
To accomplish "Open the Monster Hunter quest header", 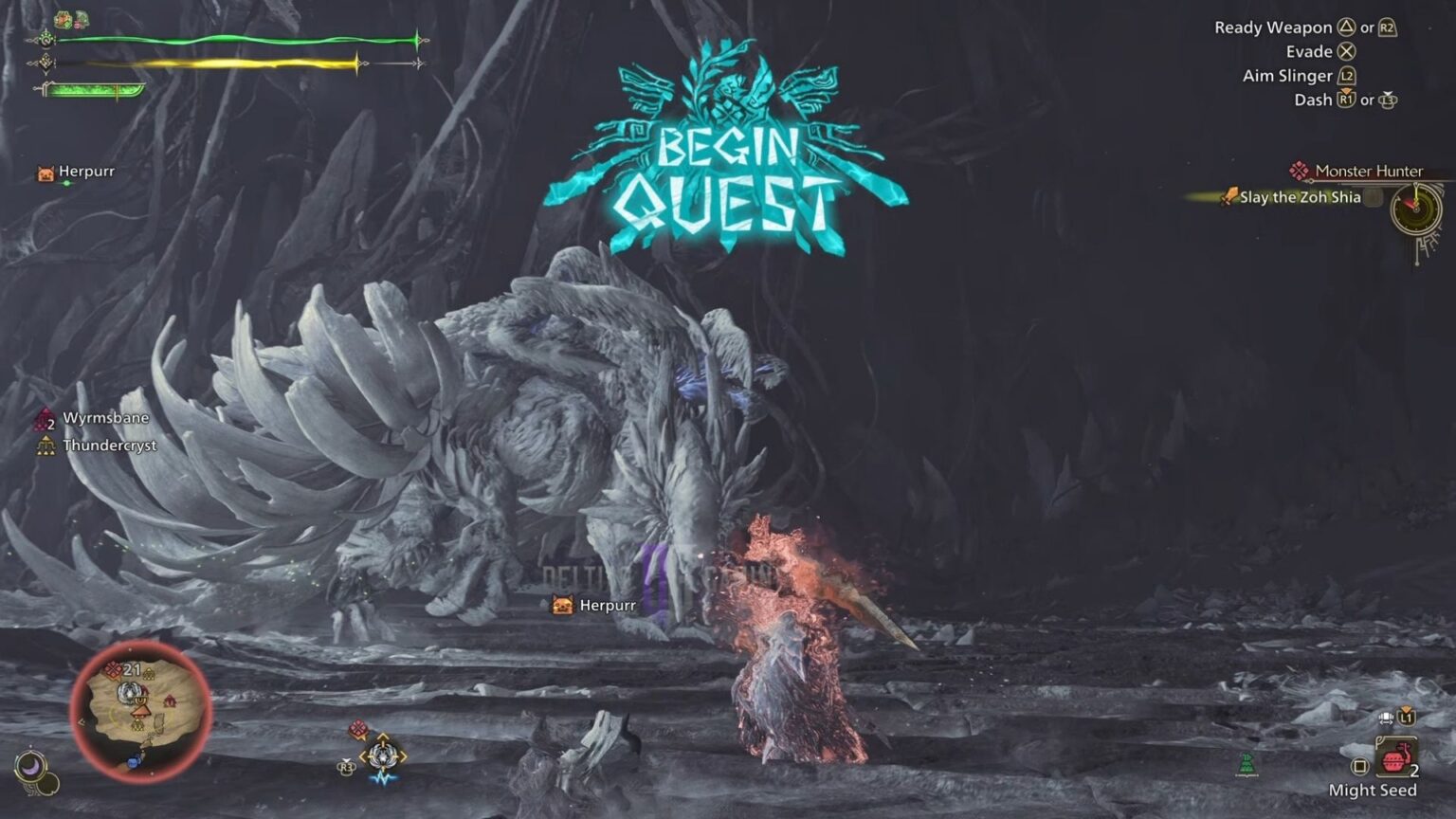I will [x=1368, y=171].
